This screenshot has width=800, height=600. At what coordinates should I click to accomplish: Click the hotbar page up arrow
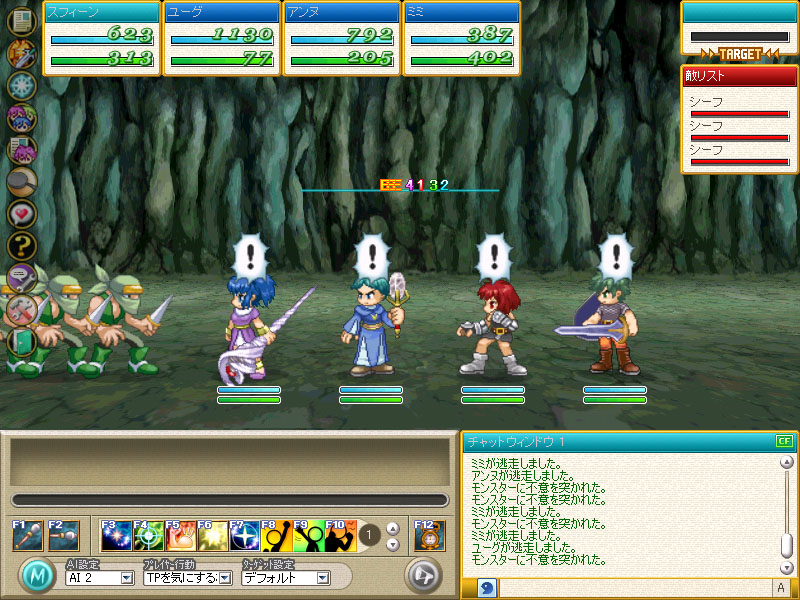(393, 528)
